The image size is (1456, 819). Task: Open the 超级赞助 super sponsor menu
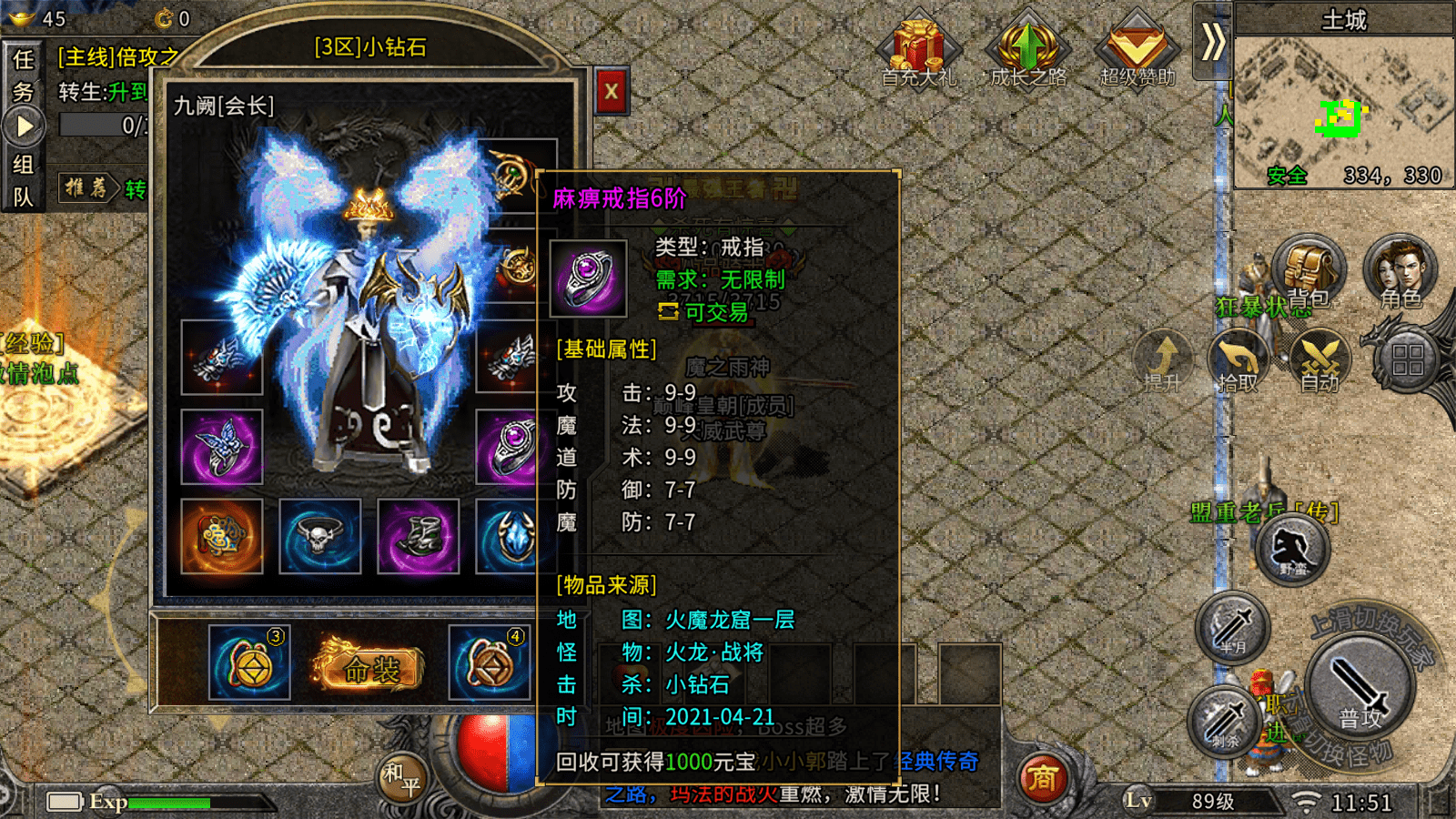tap(1137, 50)
